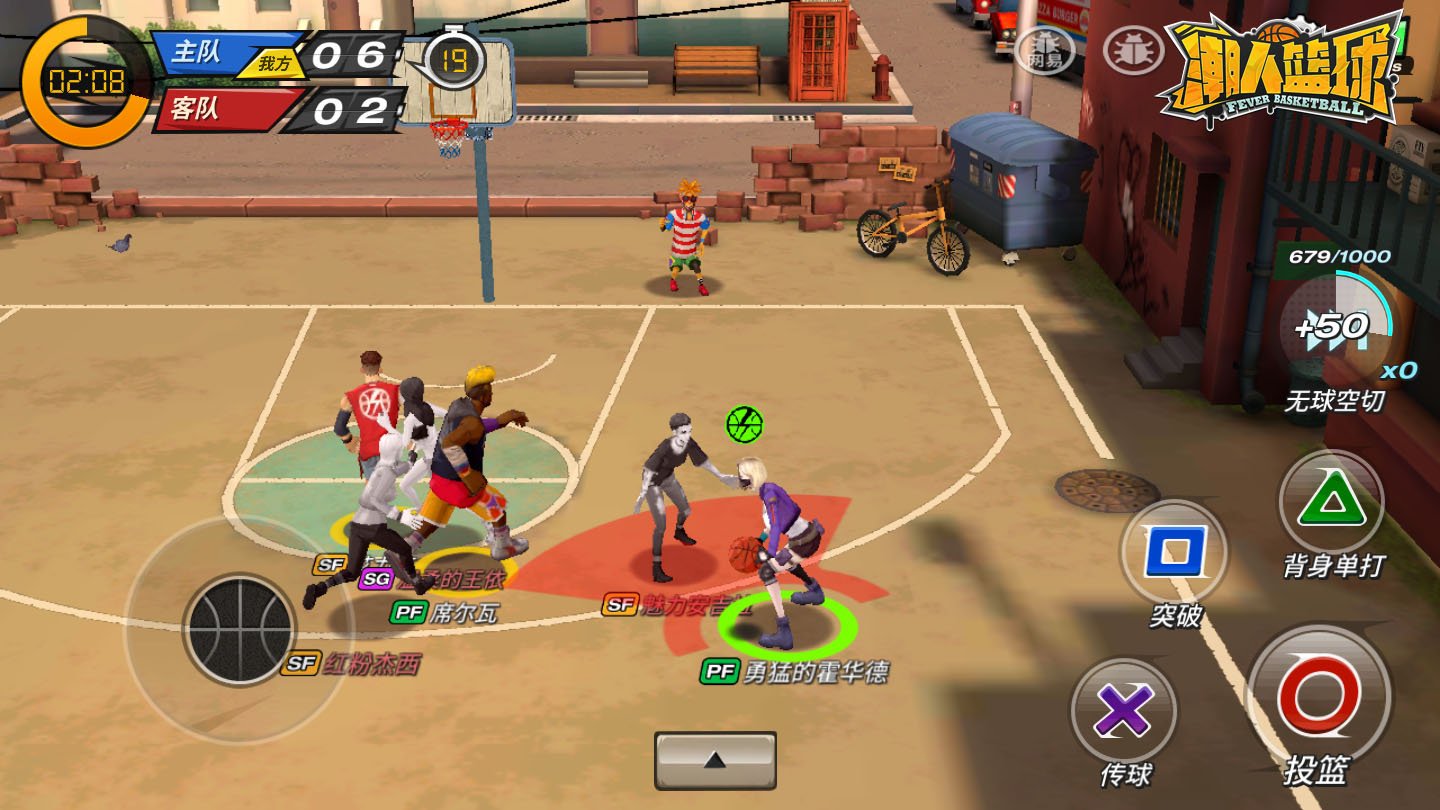This screenshot has height=810, width=1440.
Task: Click the bug report icon
Action: click(1132, 47)
